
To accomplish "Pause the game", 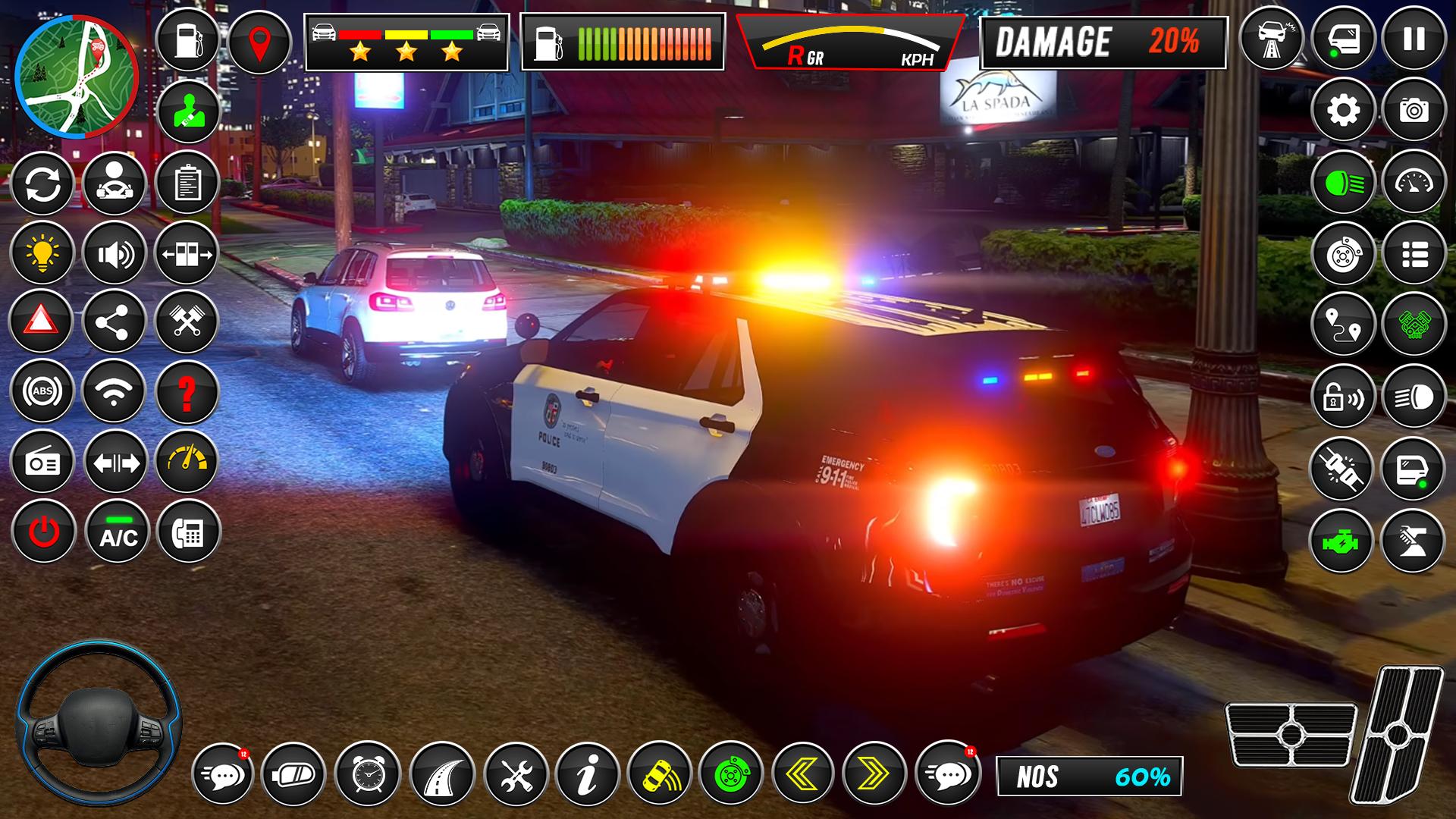I will (x=1414, y=39).
